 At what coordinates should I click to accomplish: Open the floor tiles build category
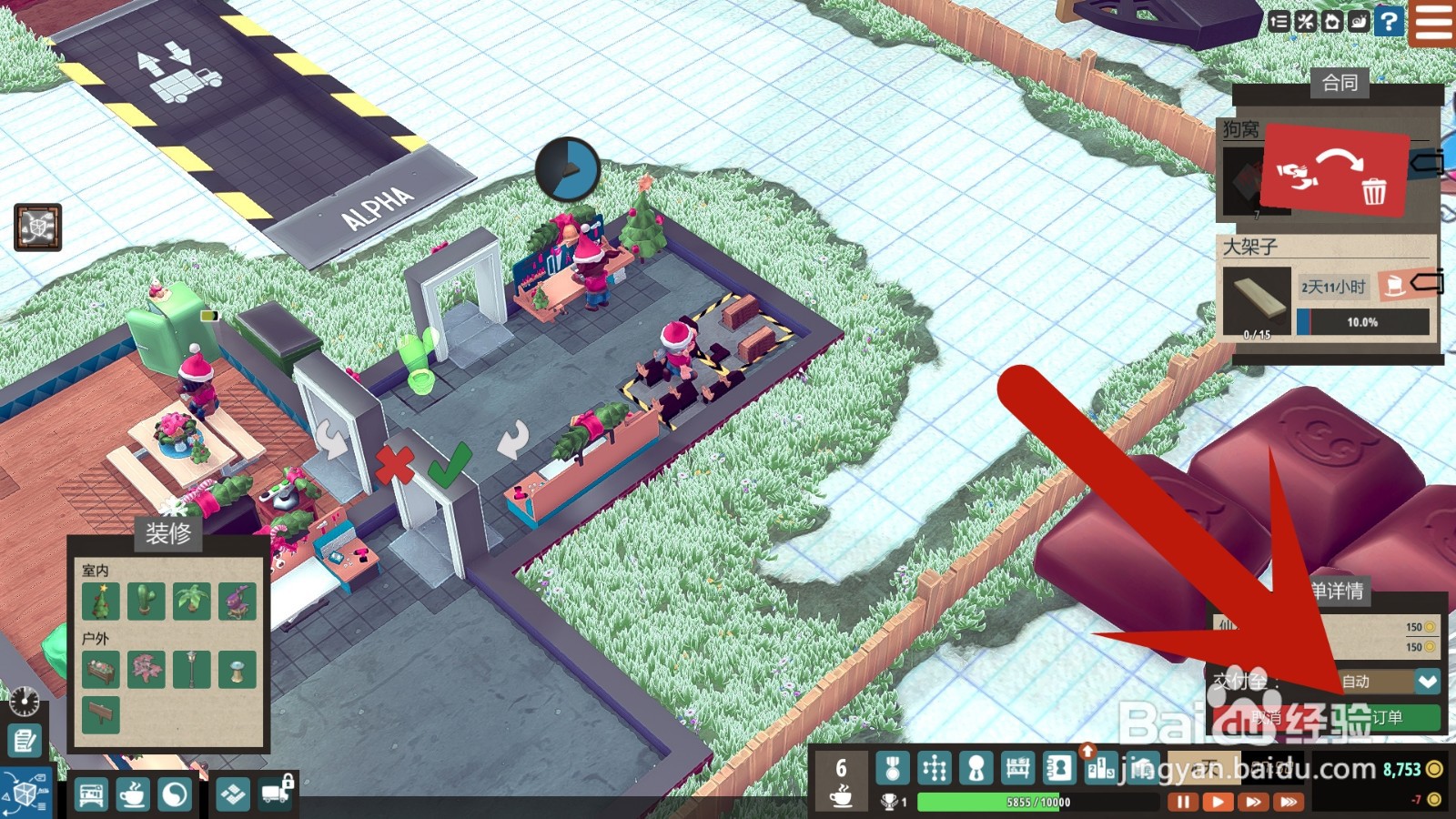coord(233,795)
